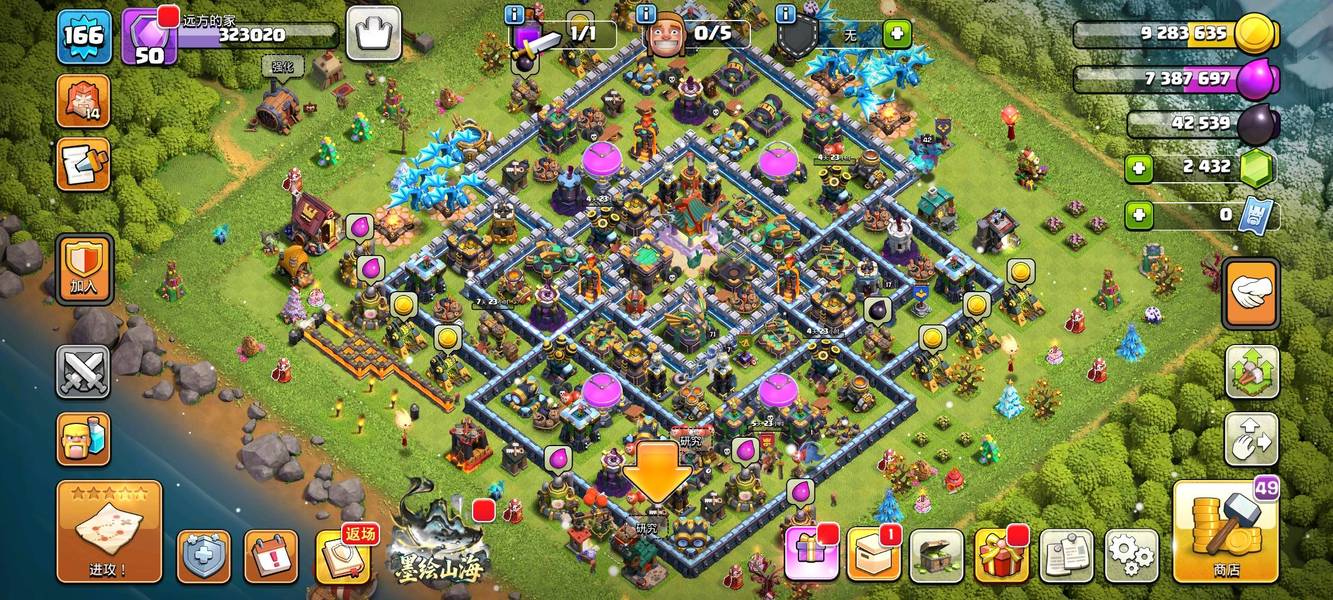Open the gear settings menu
Screen dimensions: 1333x600
coord(1131,555)
